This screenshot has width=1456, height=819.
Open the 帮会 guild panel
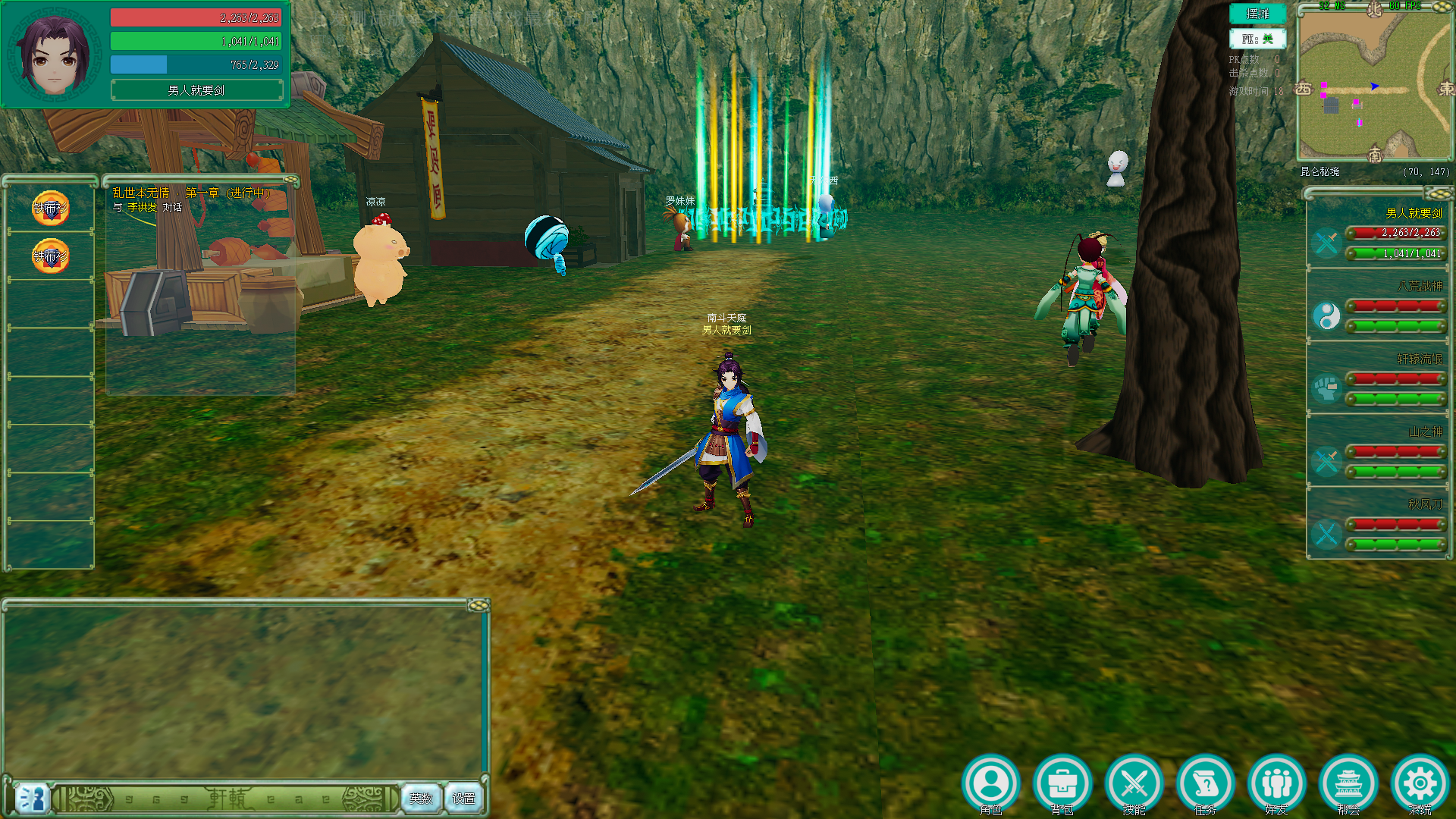1348,783
